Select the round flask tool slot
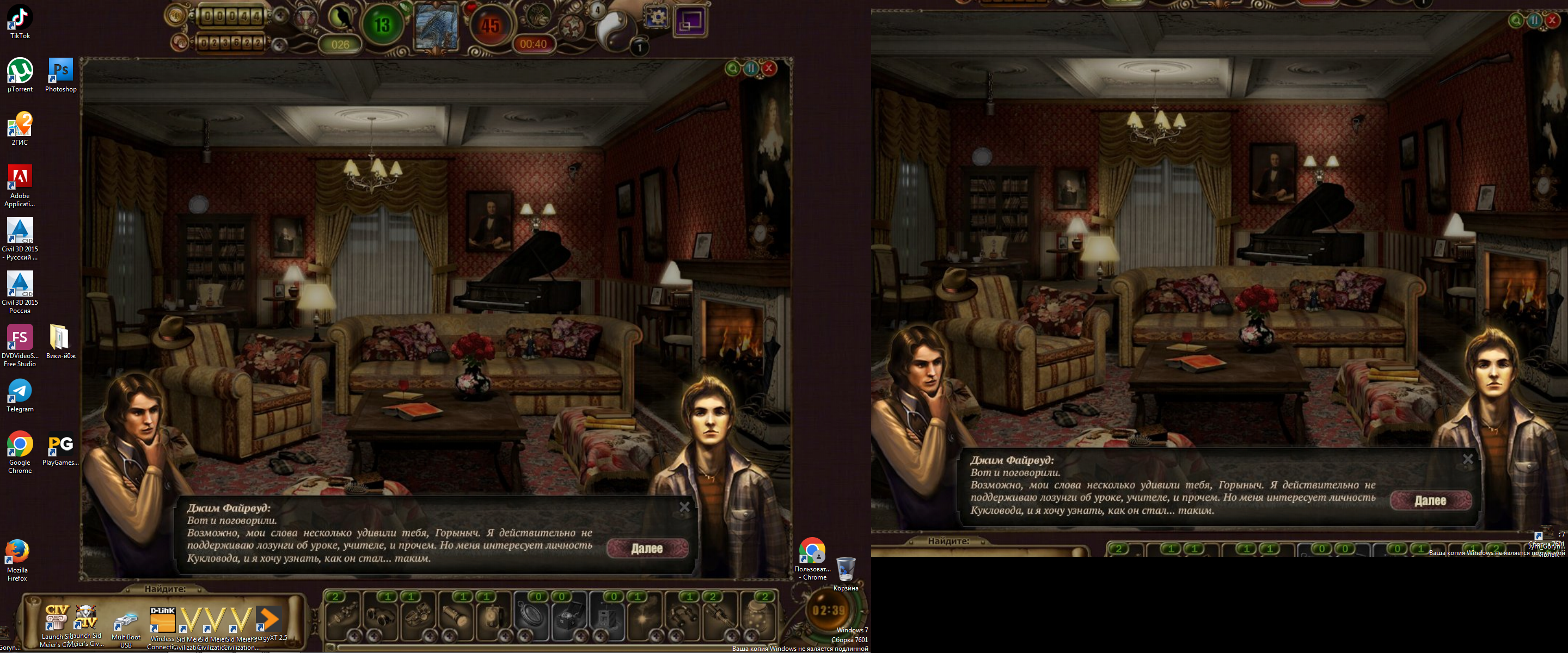The image size is (1568, 653). click(x=757, y=618)
